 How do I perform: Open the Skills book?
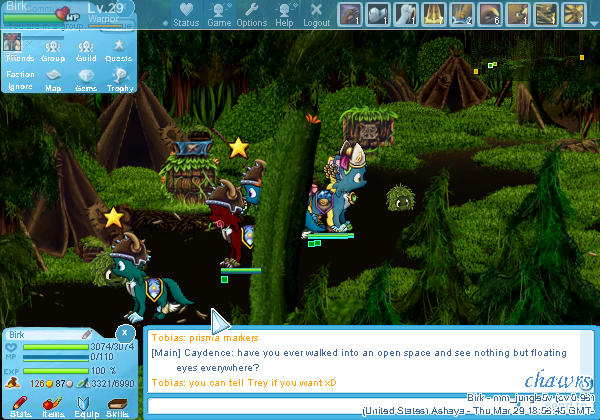pos(118,405)
